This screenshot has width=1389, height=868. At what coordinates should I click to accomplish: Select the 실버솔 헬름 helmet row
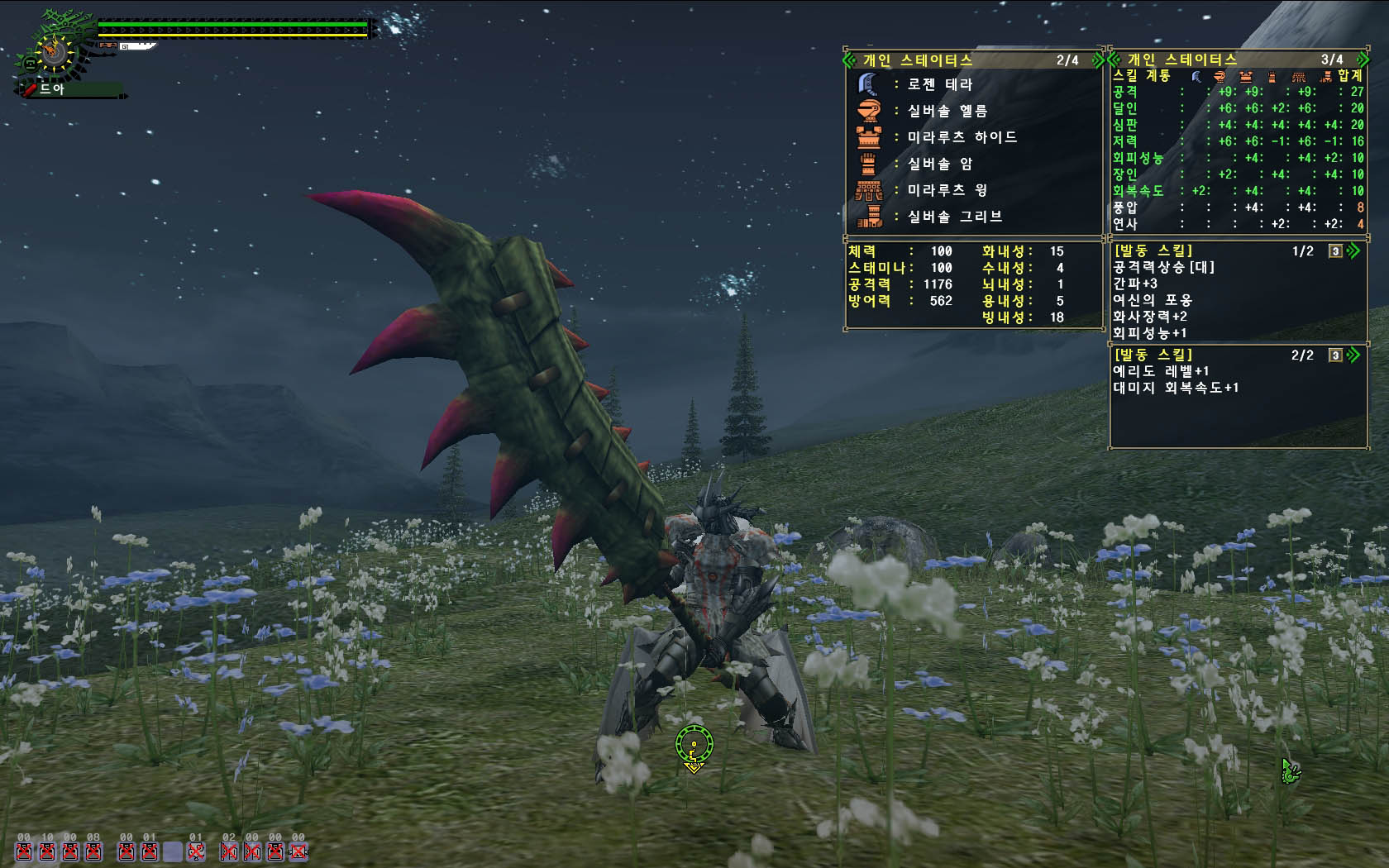click(x=947, y=111)
